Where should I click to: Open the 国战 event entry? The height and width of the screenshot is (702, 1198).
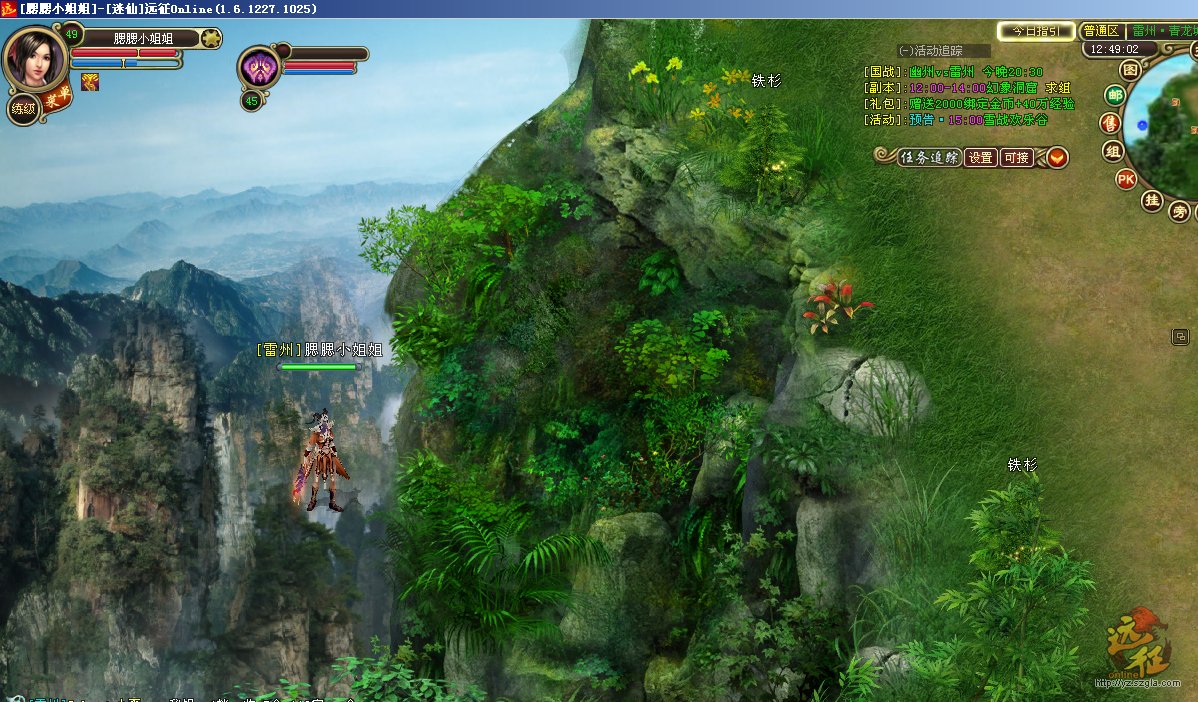953,72
